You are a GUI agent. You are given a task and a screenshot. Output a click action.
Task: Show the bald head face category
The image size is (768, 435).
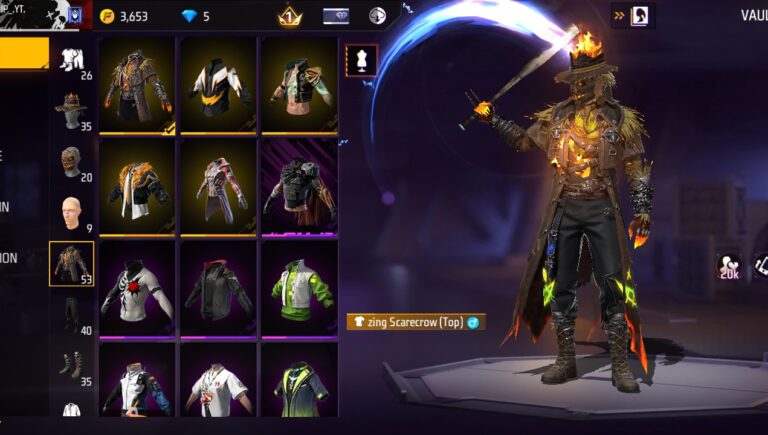[72, 212]
